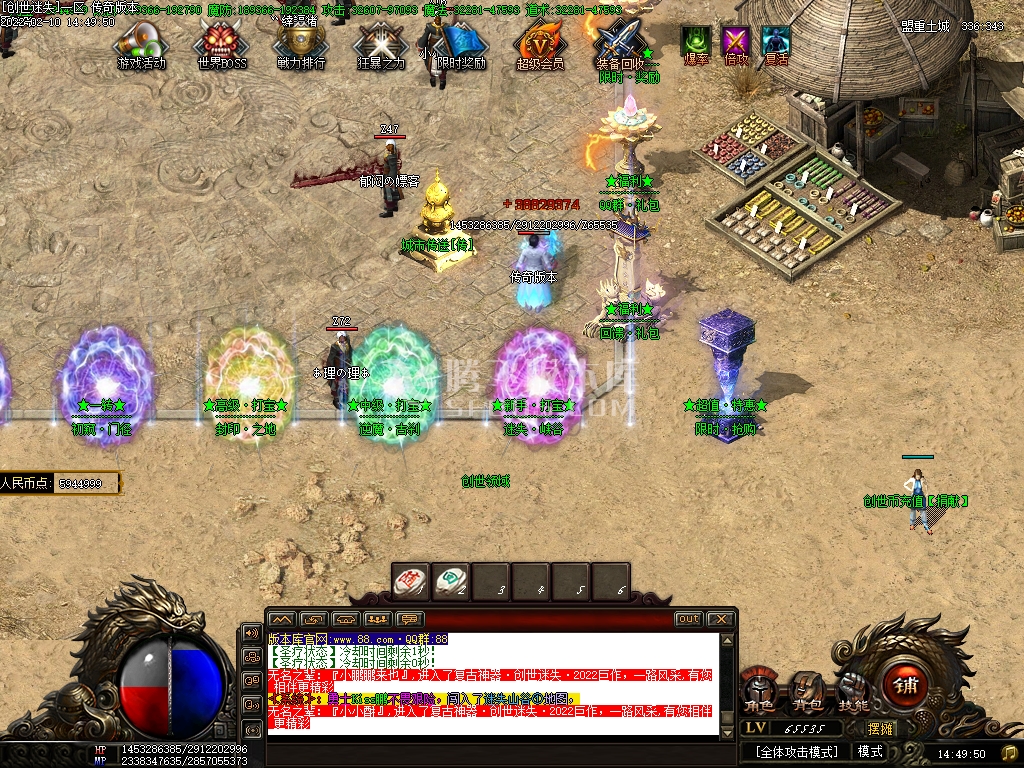Open the 世界BOSS panel
The image size is (1024, 768).
(x=221, y=43)
